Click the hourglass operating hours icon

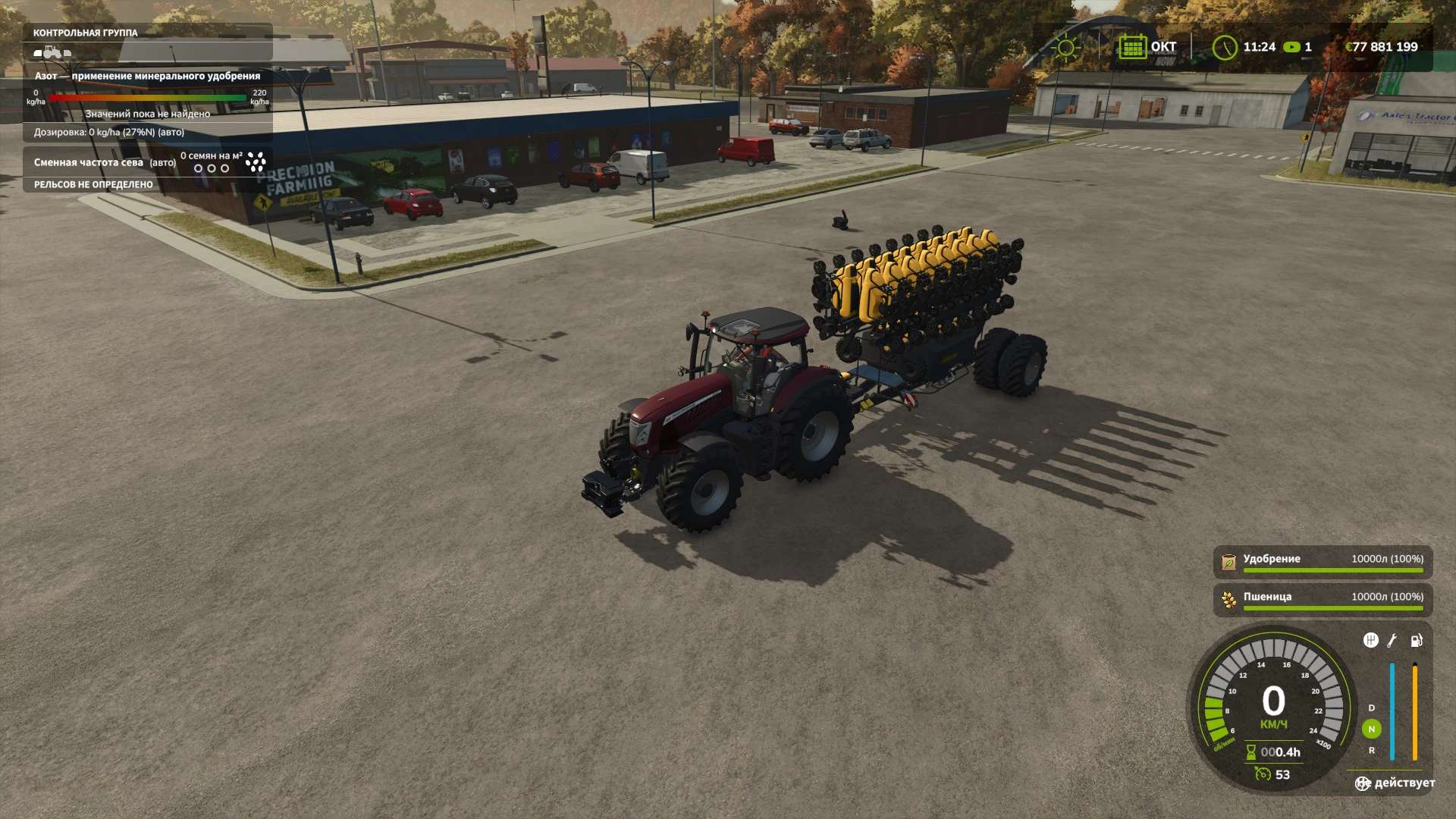pos(1251,752)
